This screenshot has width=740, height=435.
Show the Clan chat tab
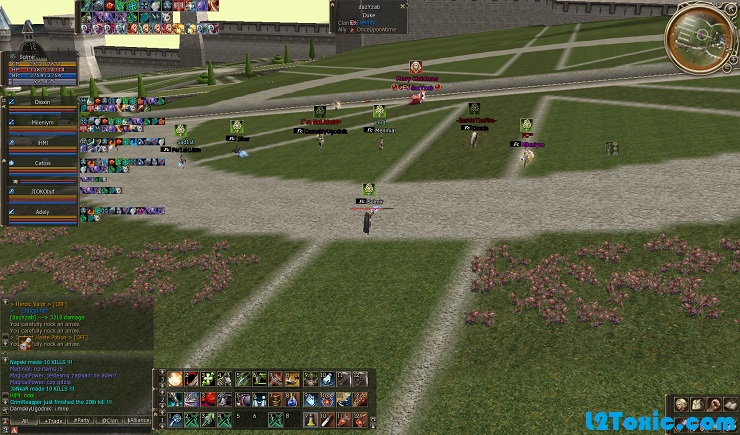click(110, 421)
